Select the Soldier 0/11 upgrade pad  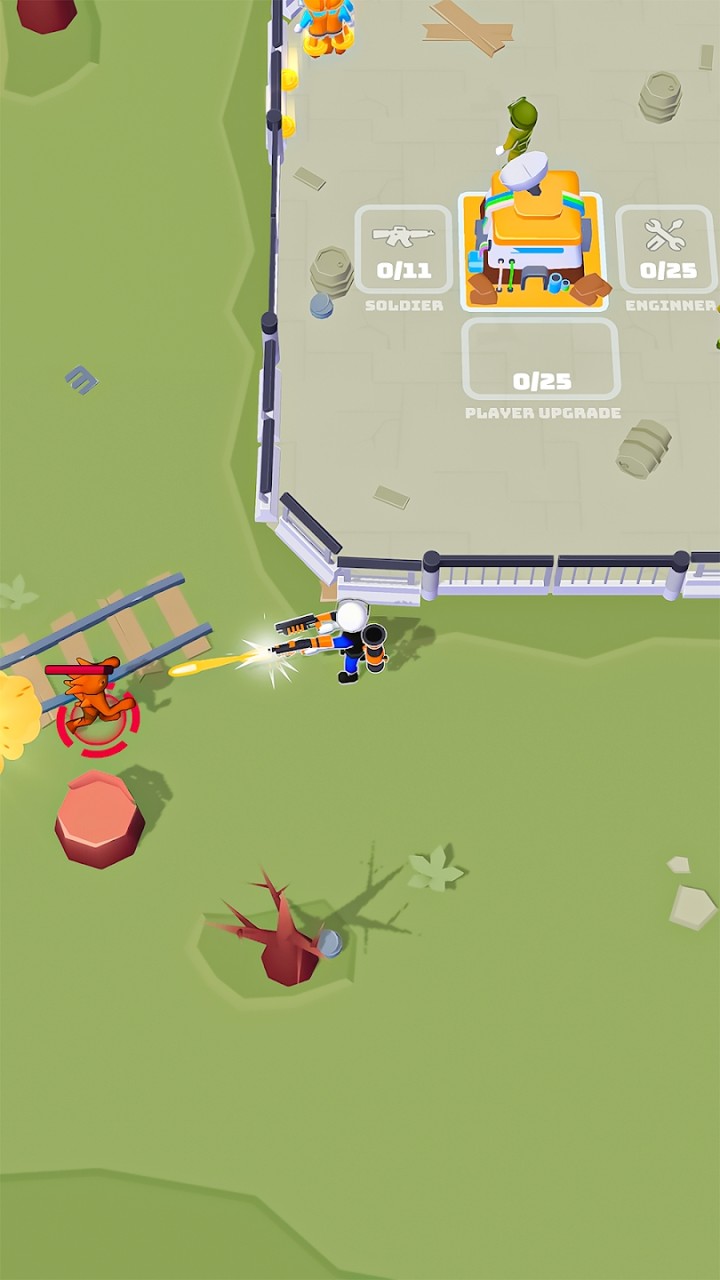point(403,250)
